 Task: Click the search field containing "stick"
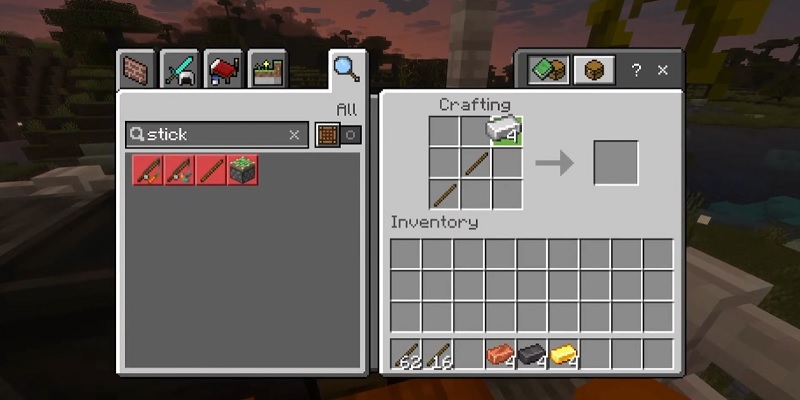212,135
